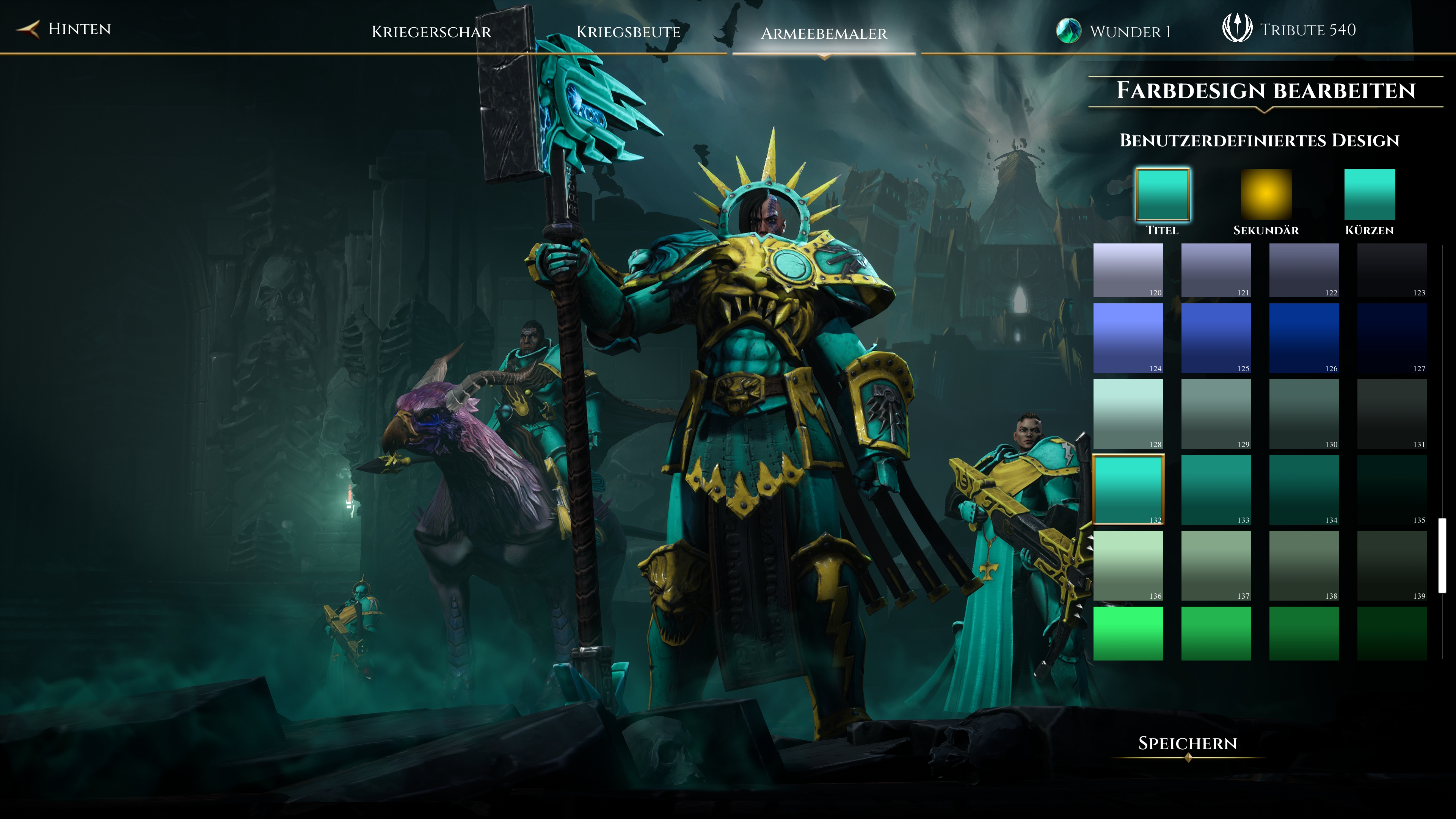Pick the Kürzen trim color slot
The height and width of the screenshot is (819, 1456).
point(1369,195)
